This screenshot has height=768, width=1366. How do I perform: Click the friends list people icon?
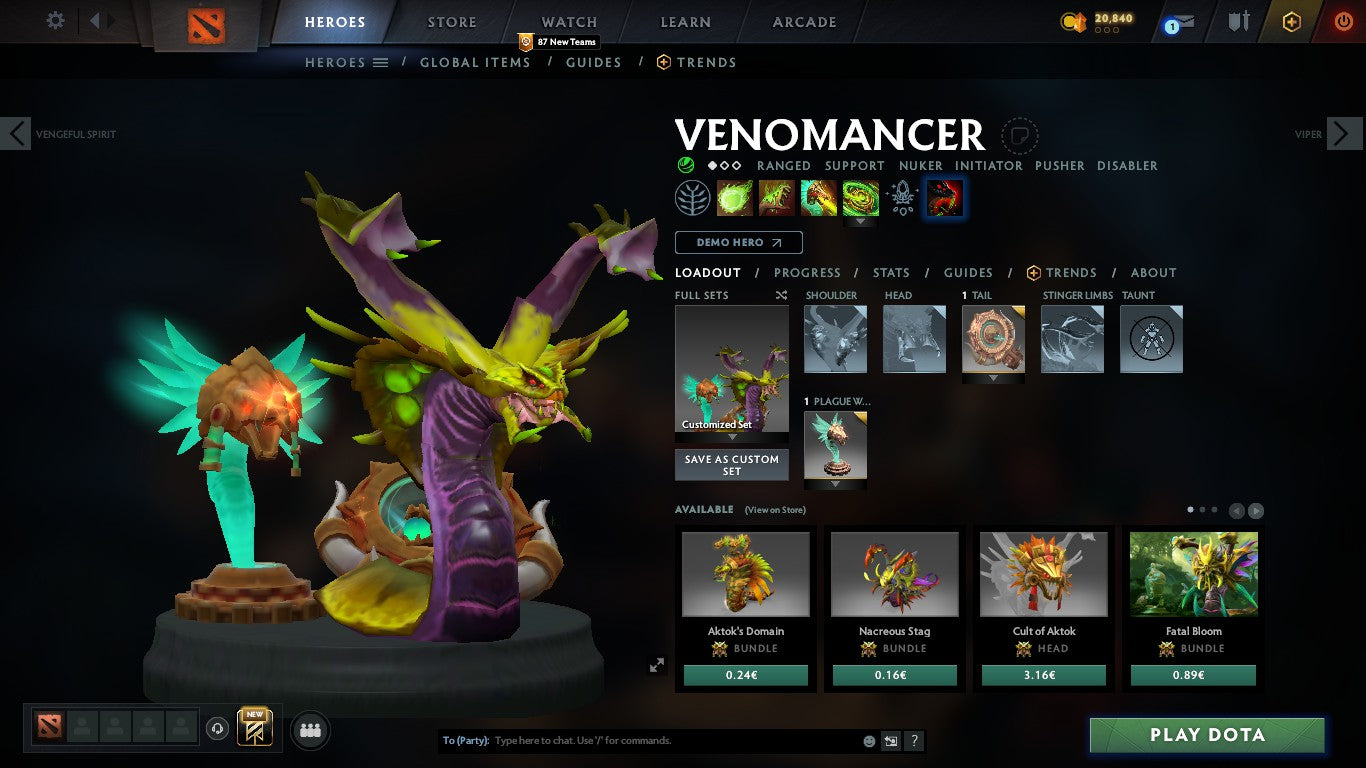coord(310,729)
